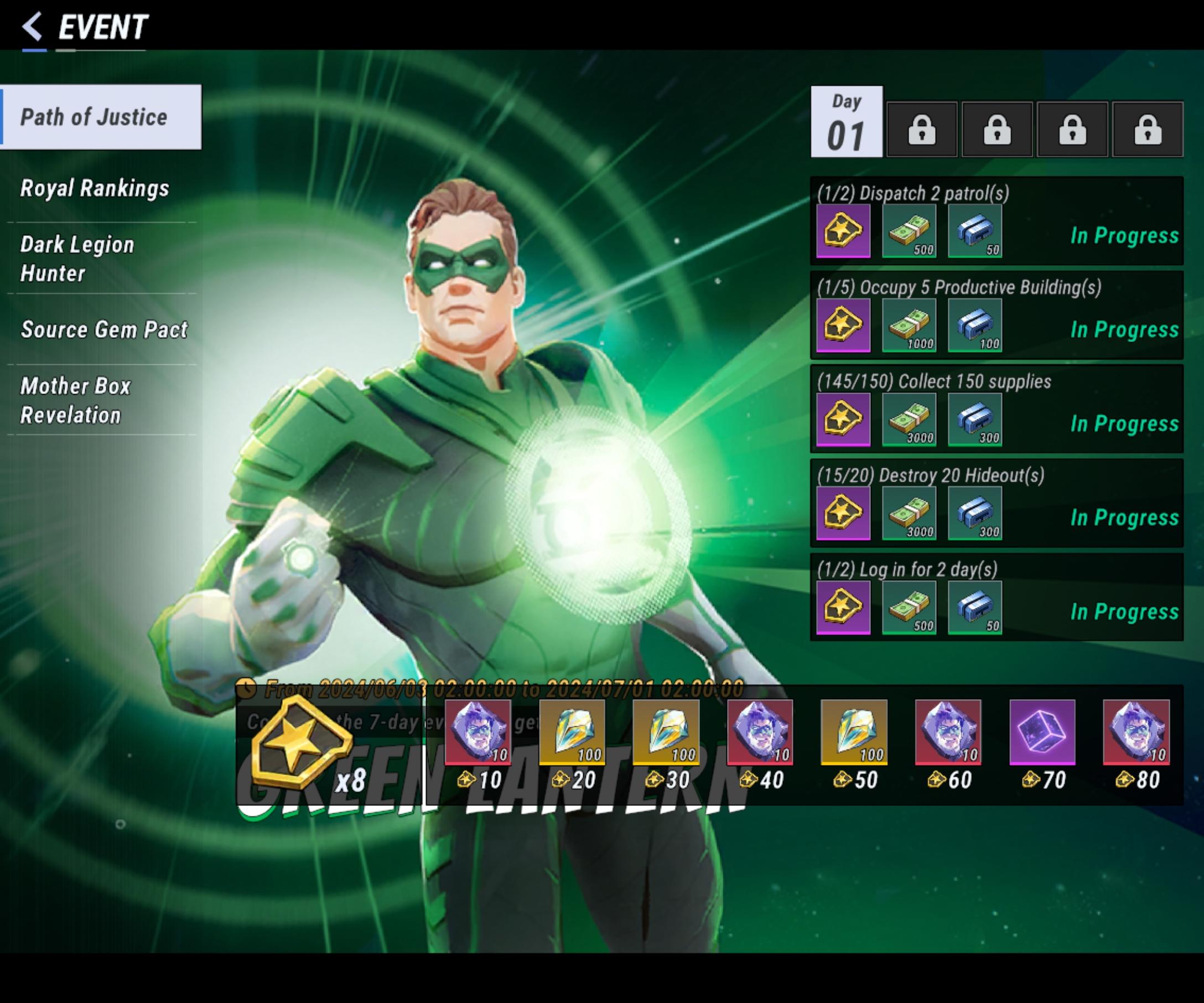Viewport: 1204px width, 1003px height.
Task: Tap the large gold star badge counter
Action: point(301,742)
